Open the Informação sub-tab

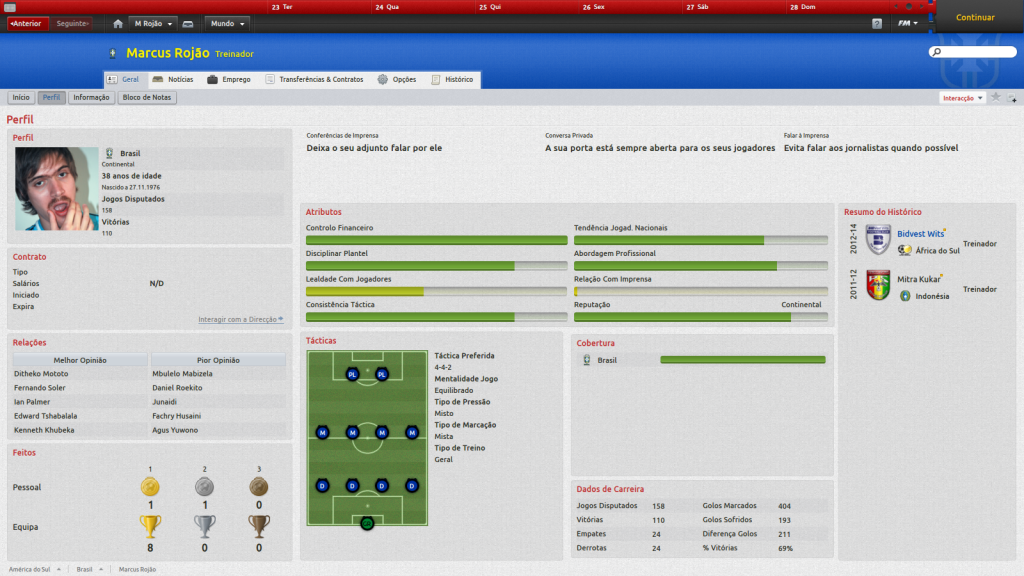(x=91, y=98)
